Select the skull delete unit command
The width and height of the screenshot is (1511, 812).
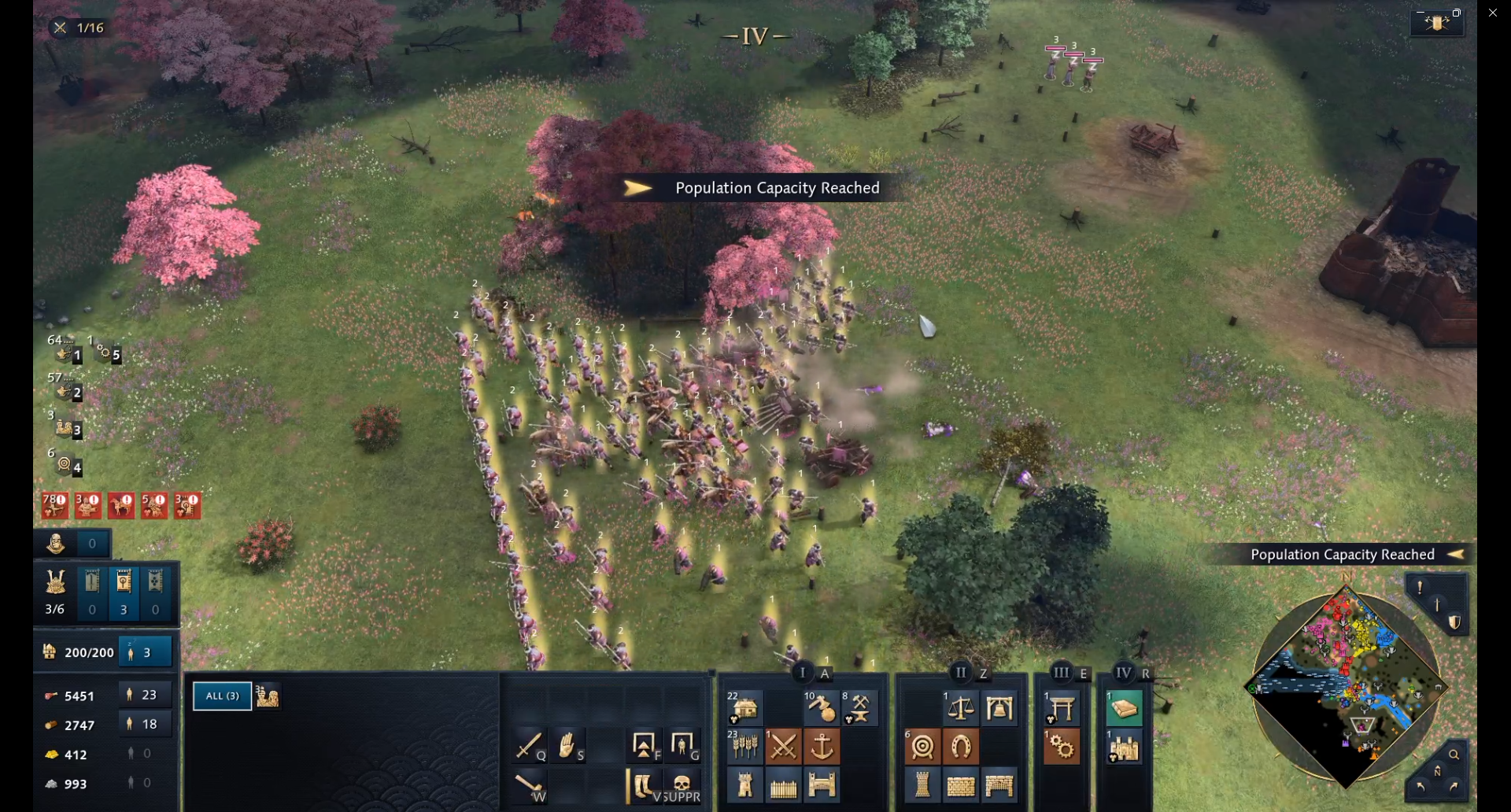[x=682, y=784]
